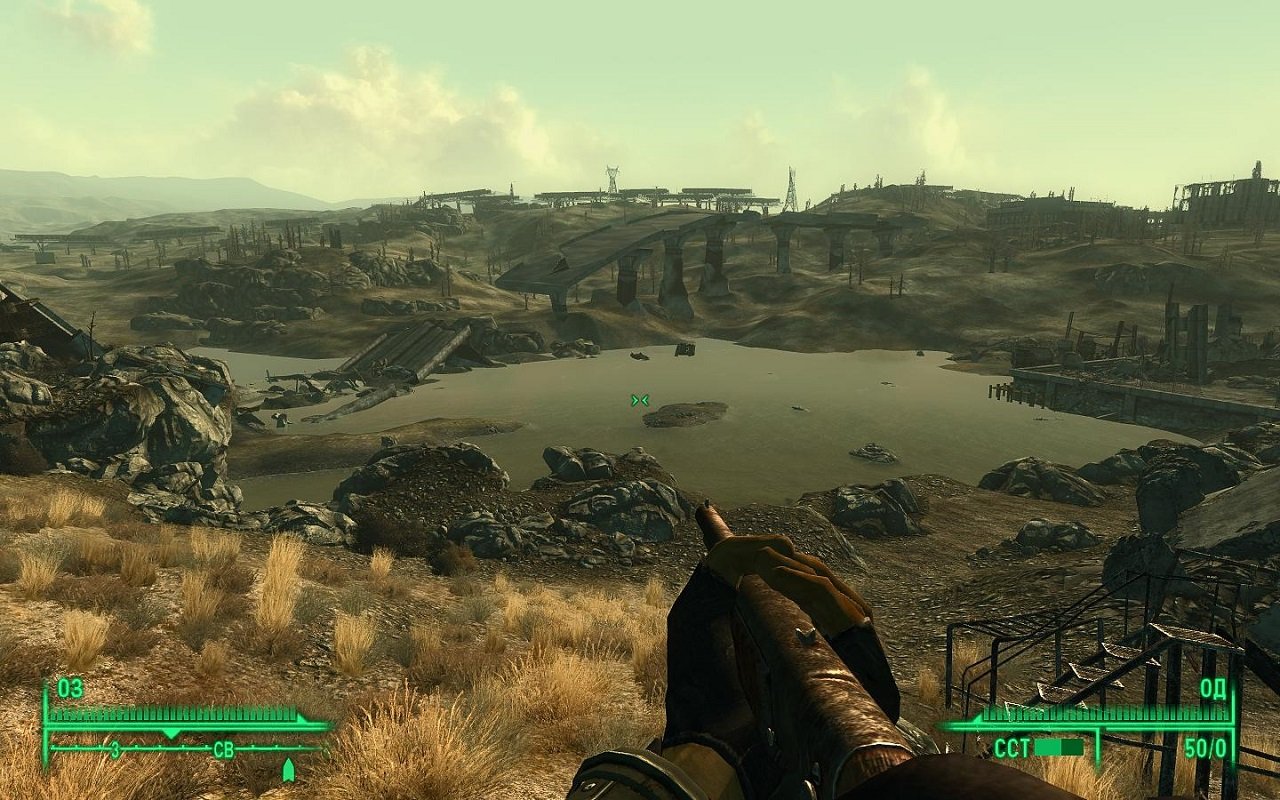Select the СВ direction label on the compass
The height and width of the screenshot is (800, 1280).
click(x=223, y=749)
